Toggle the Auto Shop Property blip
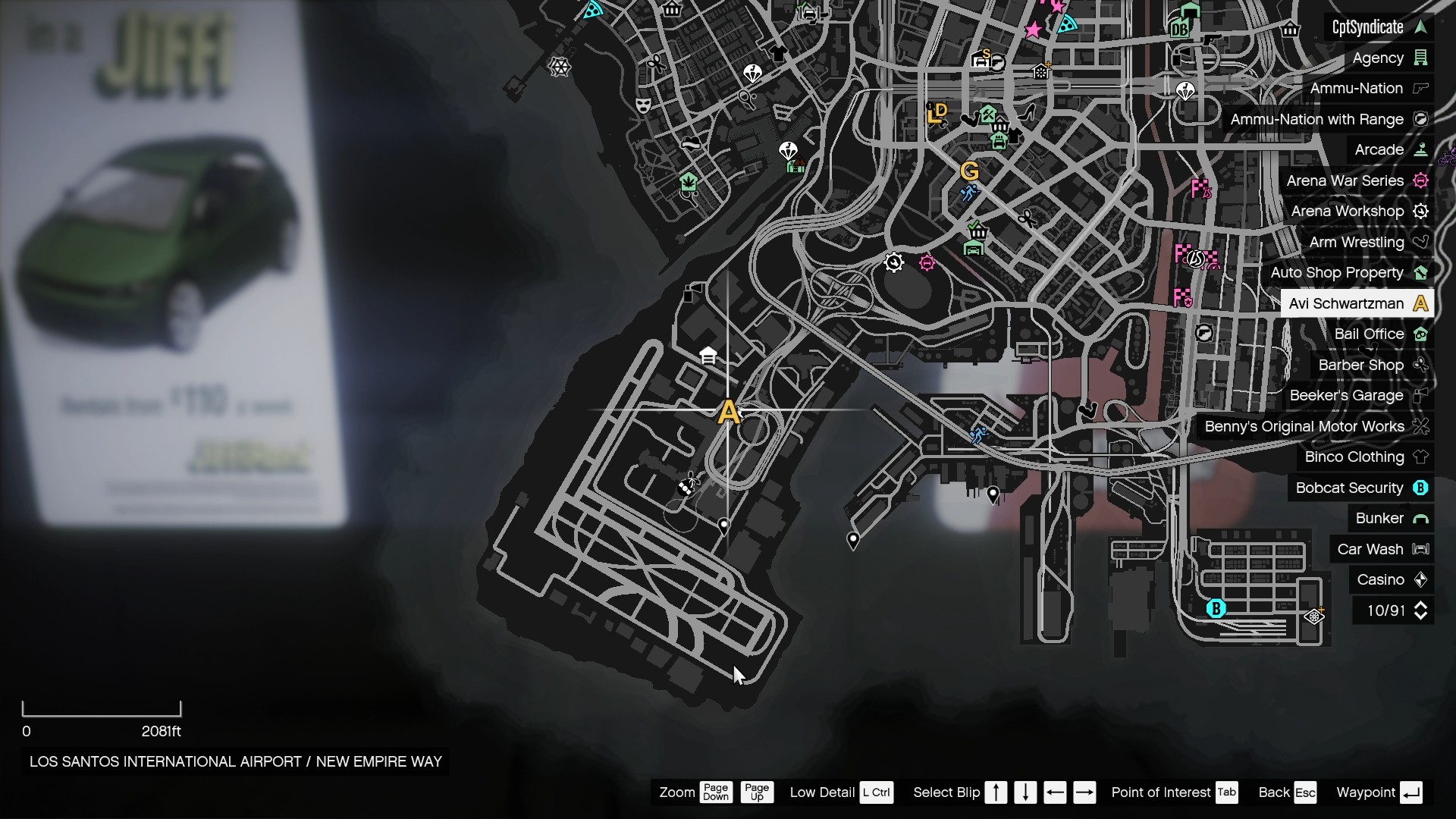The width and height of the screenshot is (1456, 819). click(x=1422, y=272)
